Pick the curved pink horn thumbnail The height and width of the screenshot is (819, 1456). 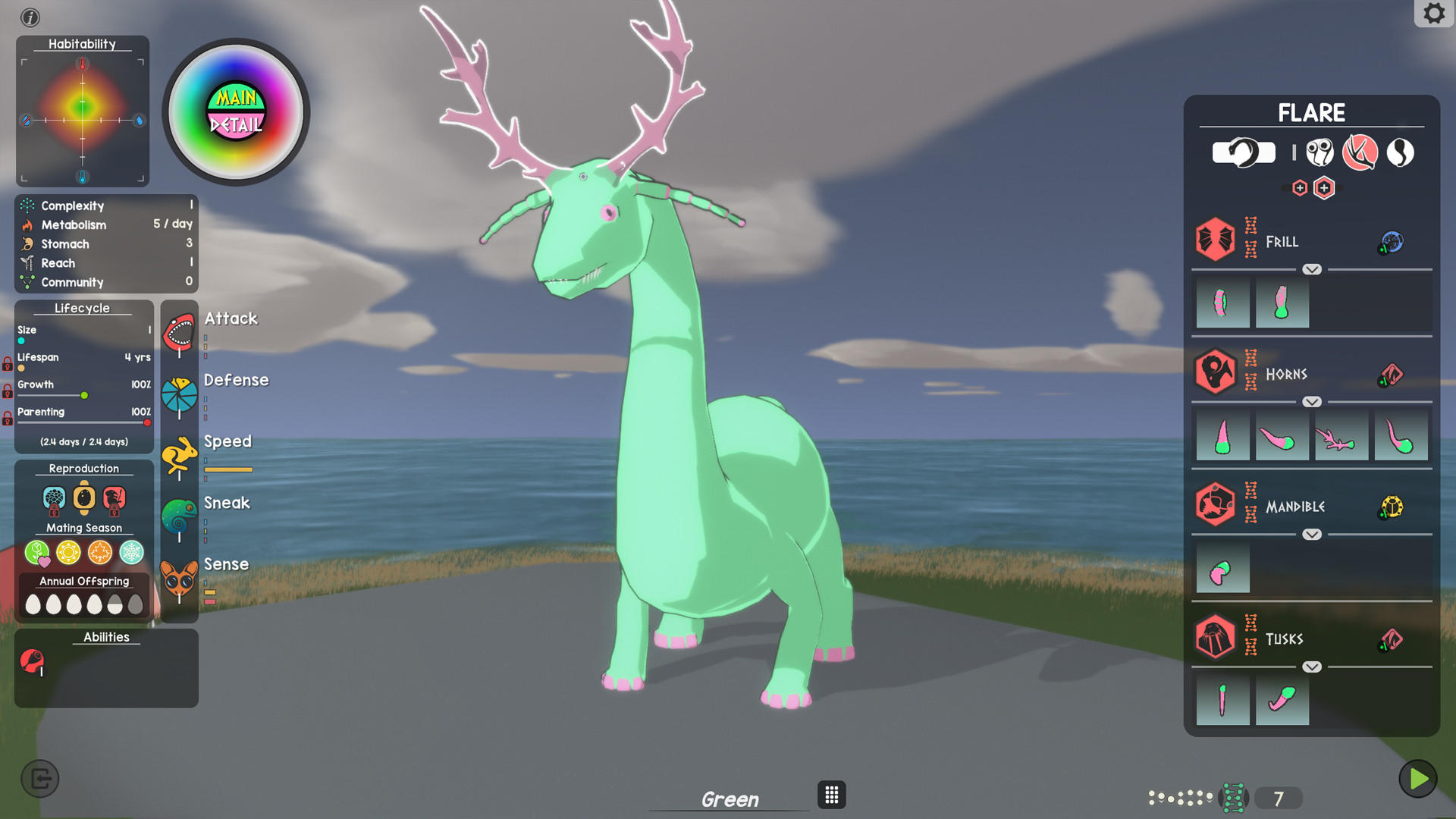pyautogui.click(x=1282, y=435)
